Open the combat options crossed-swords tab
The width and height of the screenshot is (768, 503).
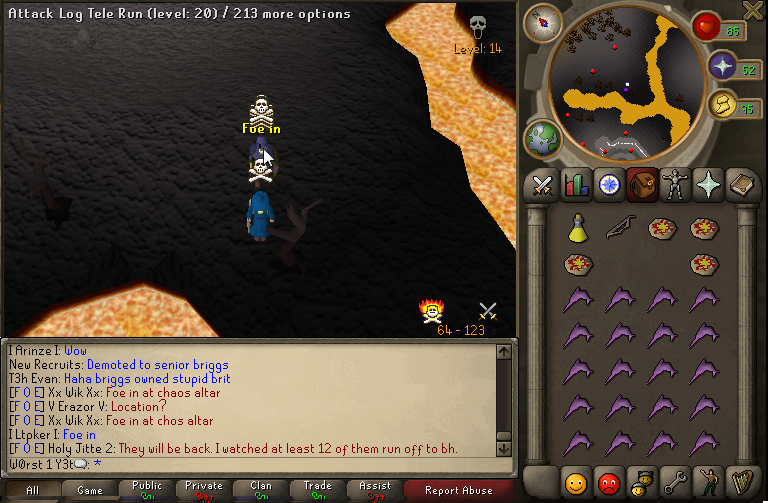542,184
